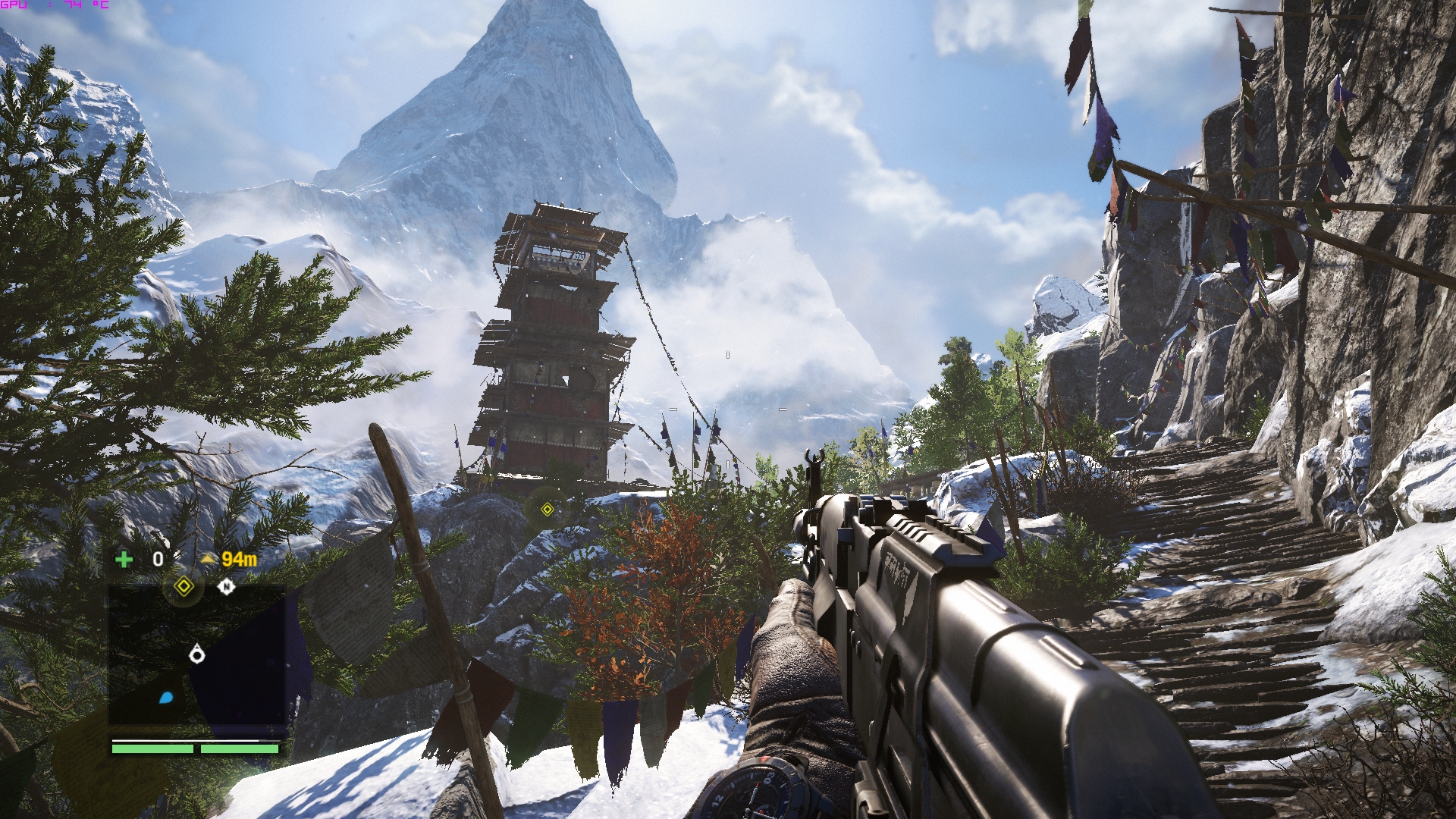The height and width of the screenshot is (819, 1456).
Task: Click the white player arrow on the minimap
Action: click(x=197, y=652)
